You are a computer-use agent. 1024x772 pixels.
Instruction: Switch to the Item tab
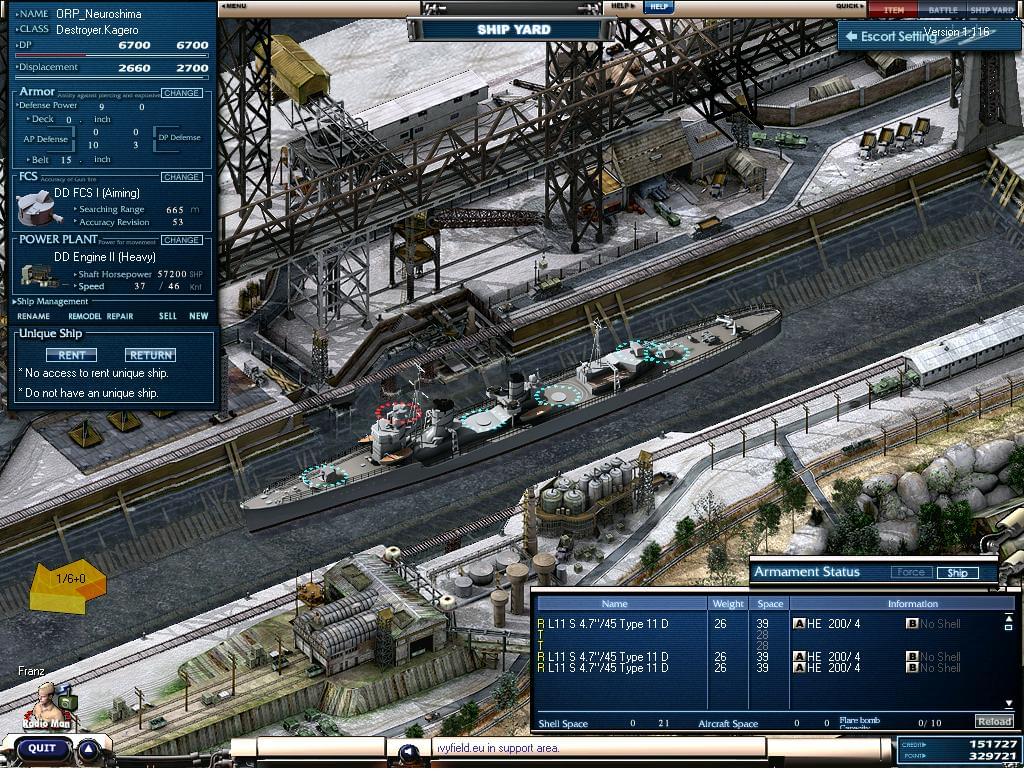893,10
